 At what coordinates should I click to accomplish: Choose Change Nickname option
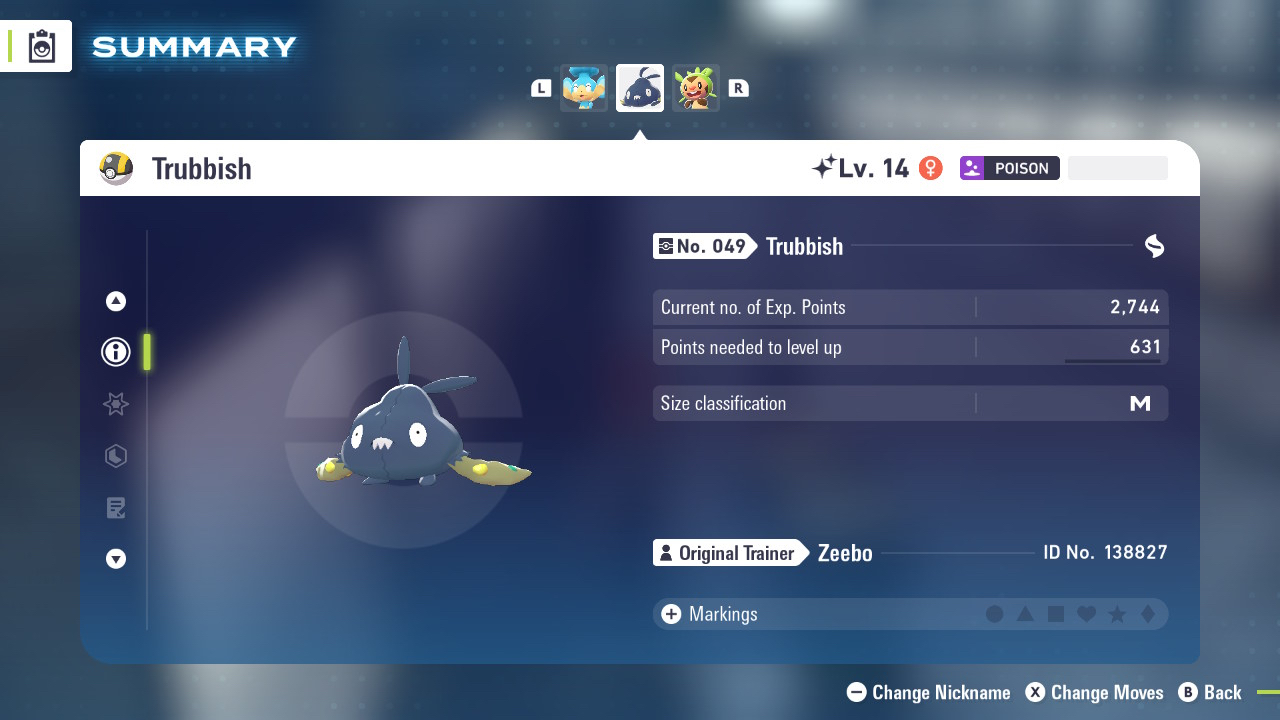click(929, 692)
